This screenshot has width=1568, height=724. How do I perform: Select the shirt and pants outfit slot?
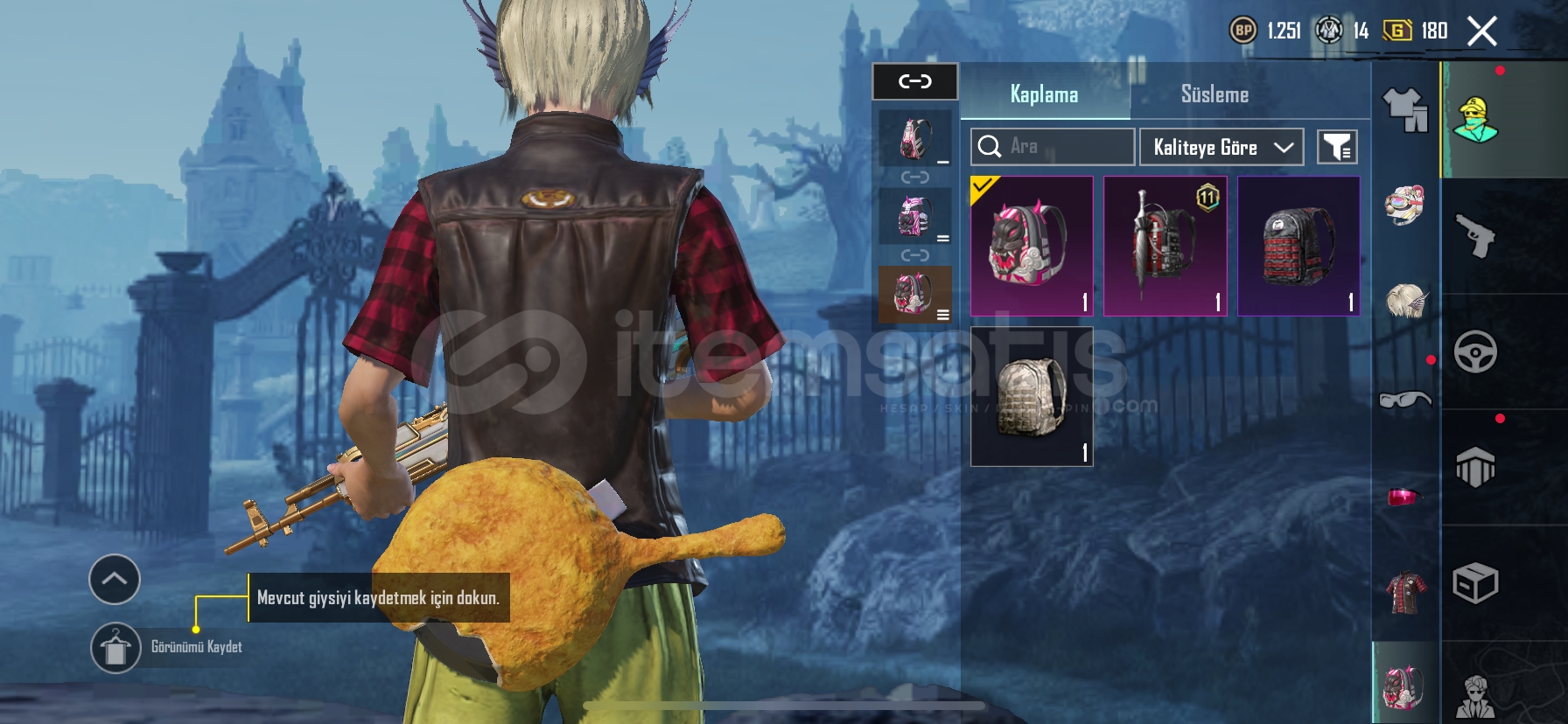point(1405,110)
